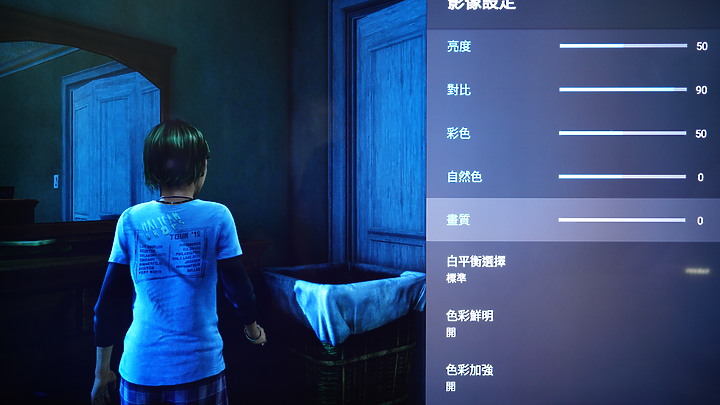The image size is (720, 405).
Task: Click the 彩色 color slider
Action: 620,133
